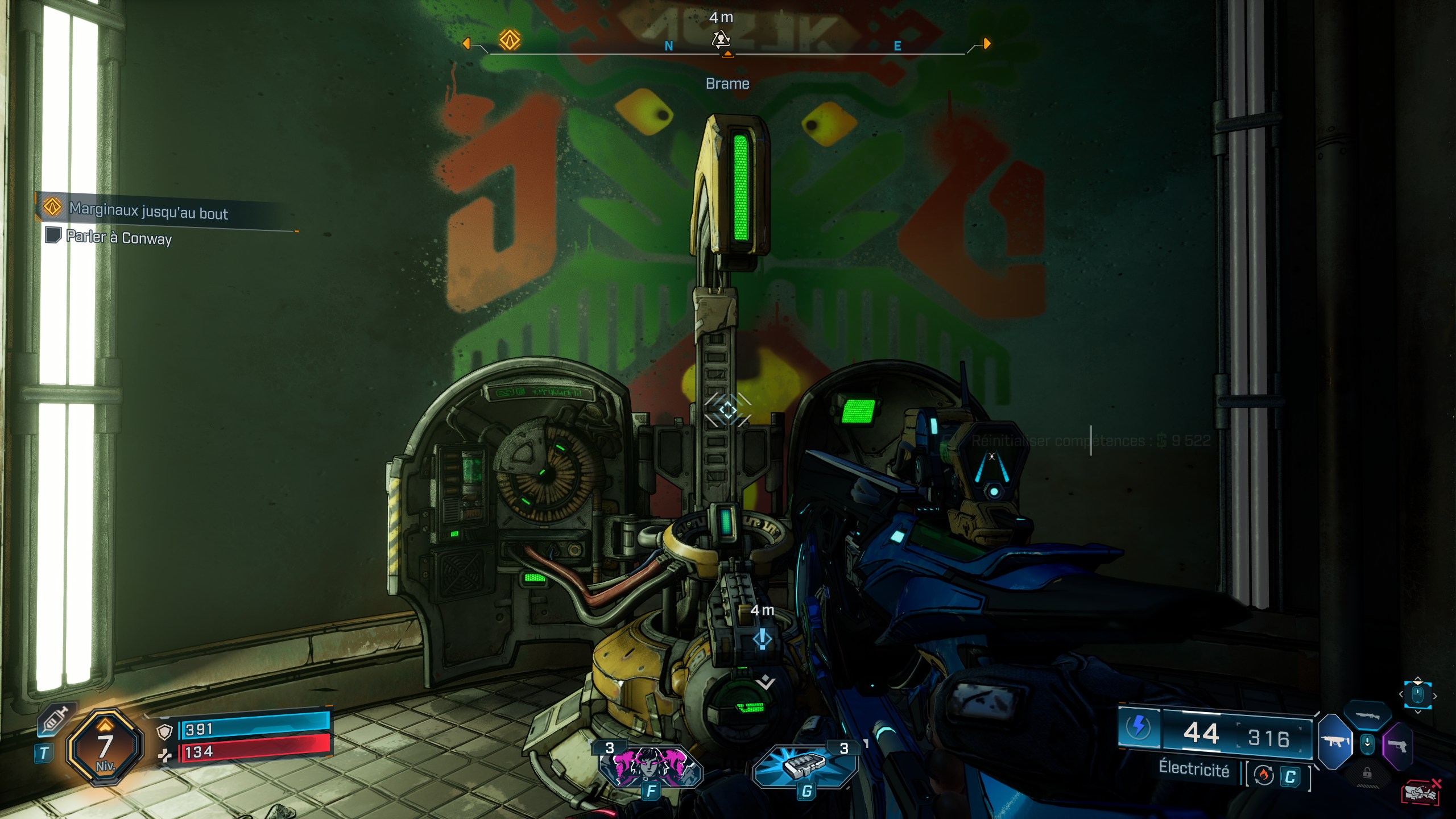Click the mouse-wheel weapon cycle indicator

click(1418, 695)
